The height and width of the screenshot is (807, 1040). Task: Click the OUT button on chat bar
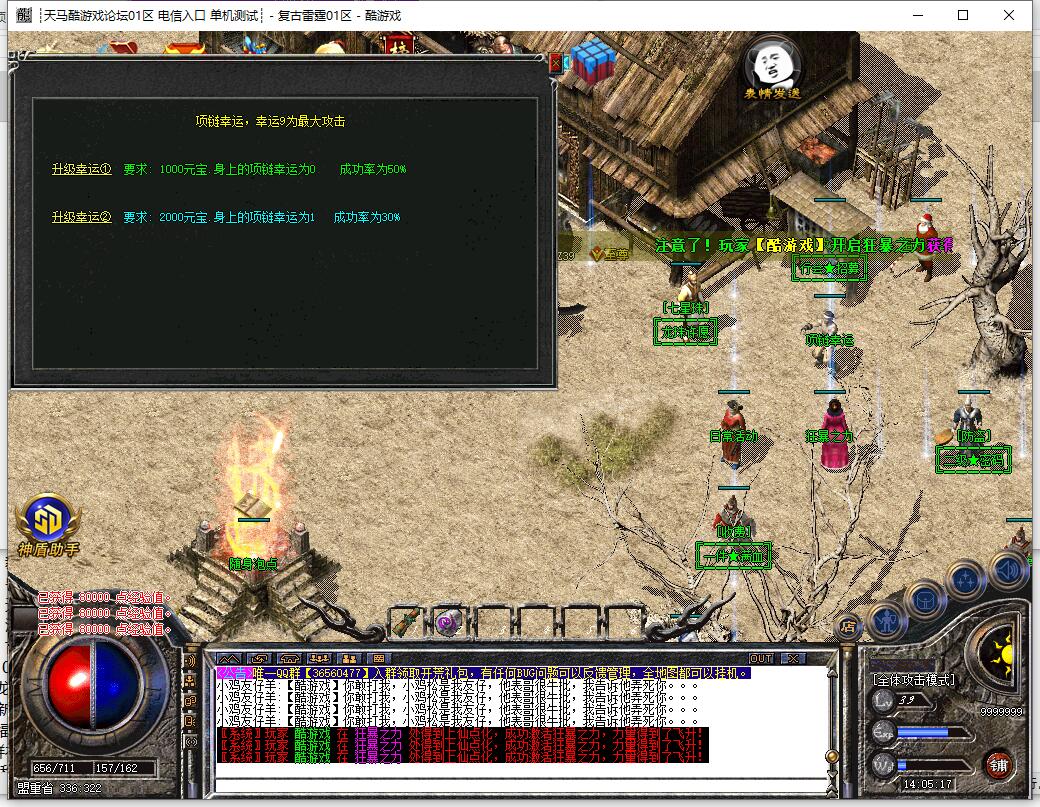tap(761, 658)
